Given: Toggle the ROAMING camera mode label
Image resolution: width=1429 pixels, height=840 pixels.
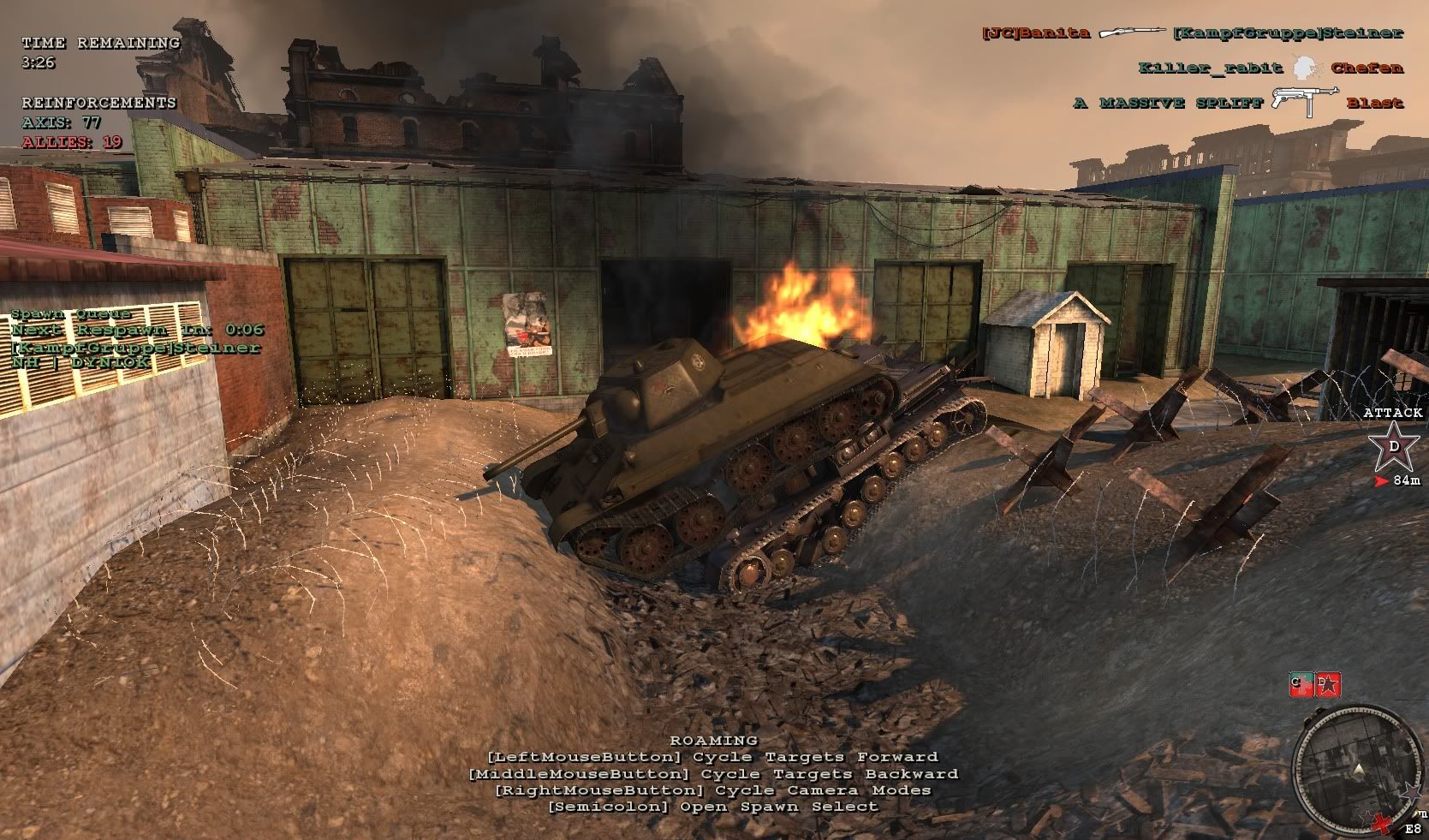Looking at the screenshot, I should pyautogui.click(x=714, y=740).
